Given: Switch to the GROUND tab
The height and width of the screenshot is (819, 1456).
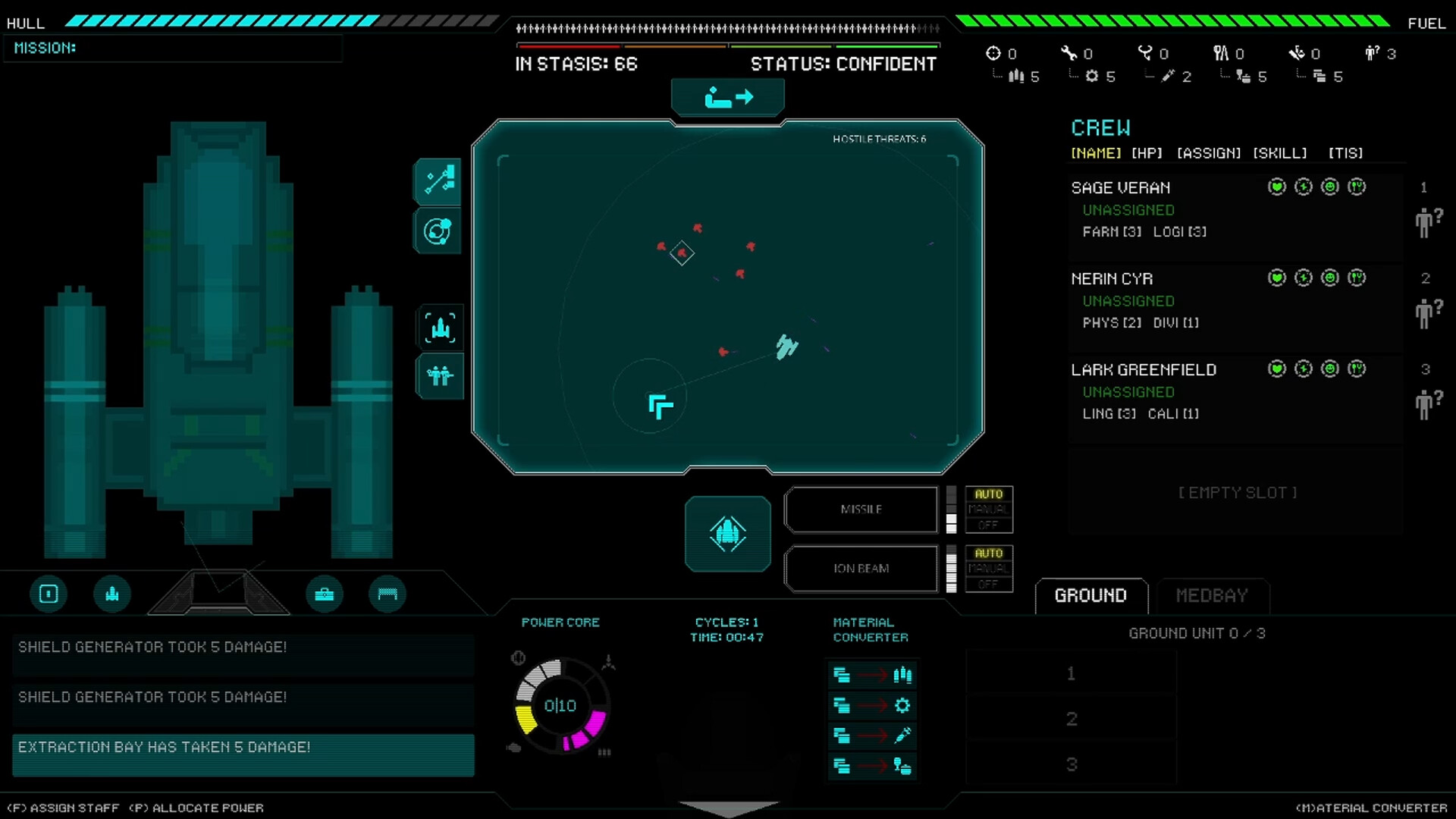Looking at the screenshot, I should point(1090,595).
